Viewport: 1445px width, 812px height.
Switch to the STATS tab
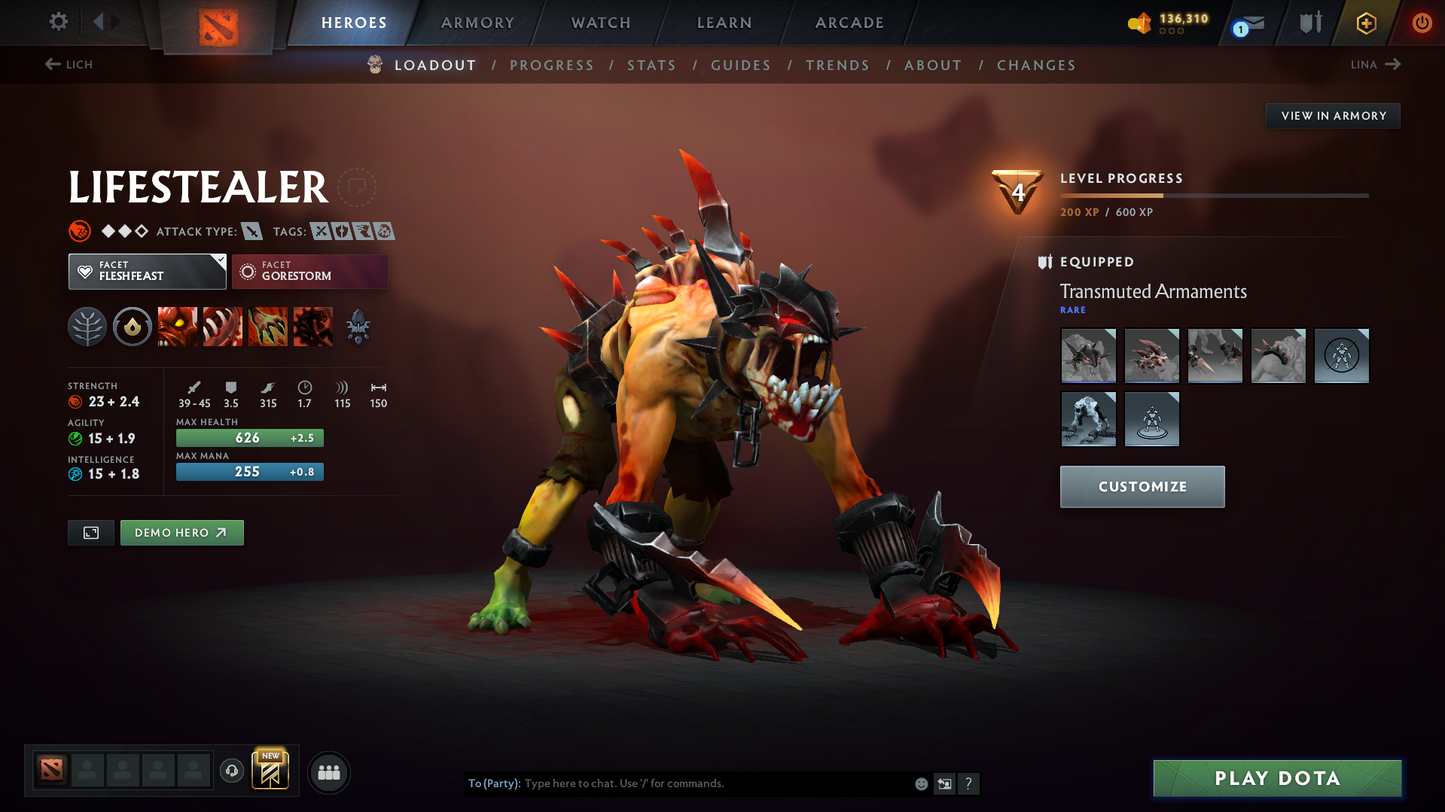pos(652,65)
